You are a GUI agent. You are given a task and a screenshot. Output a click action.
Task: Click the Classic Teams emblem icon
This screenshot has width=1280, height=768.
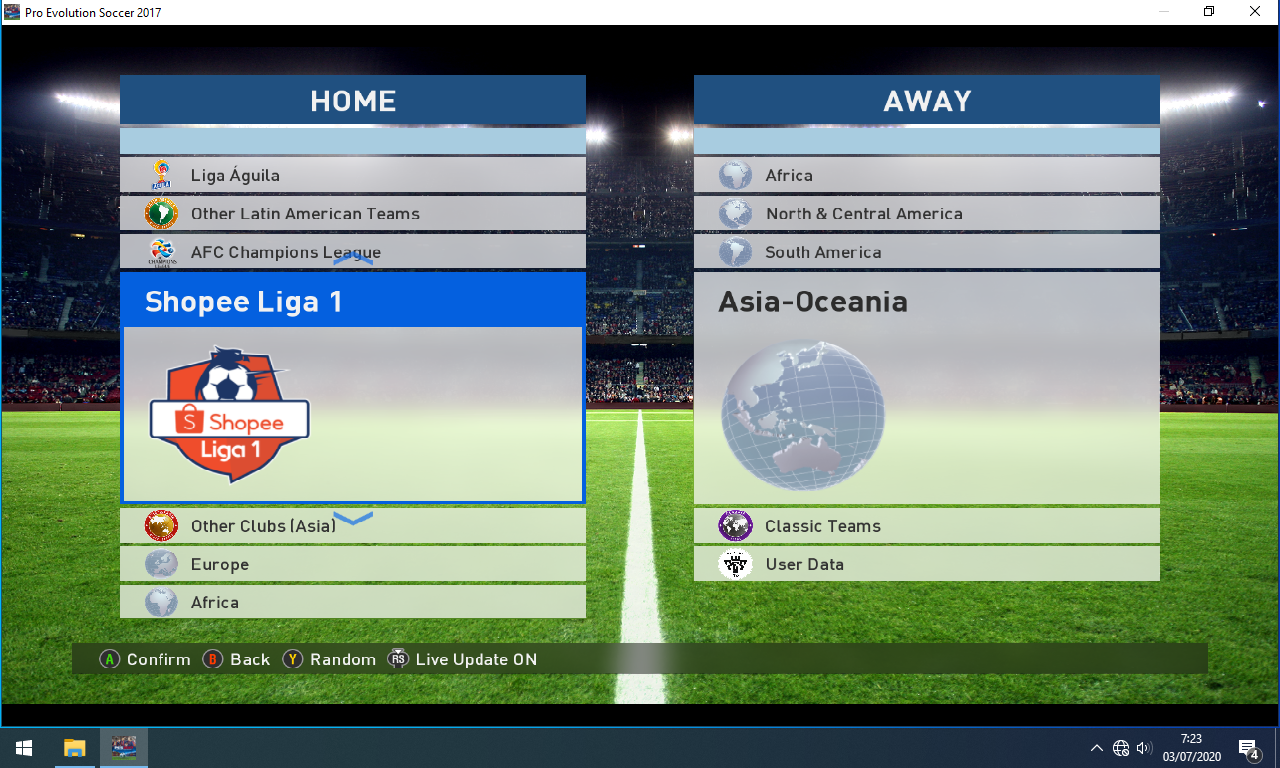tap(736, 525)
